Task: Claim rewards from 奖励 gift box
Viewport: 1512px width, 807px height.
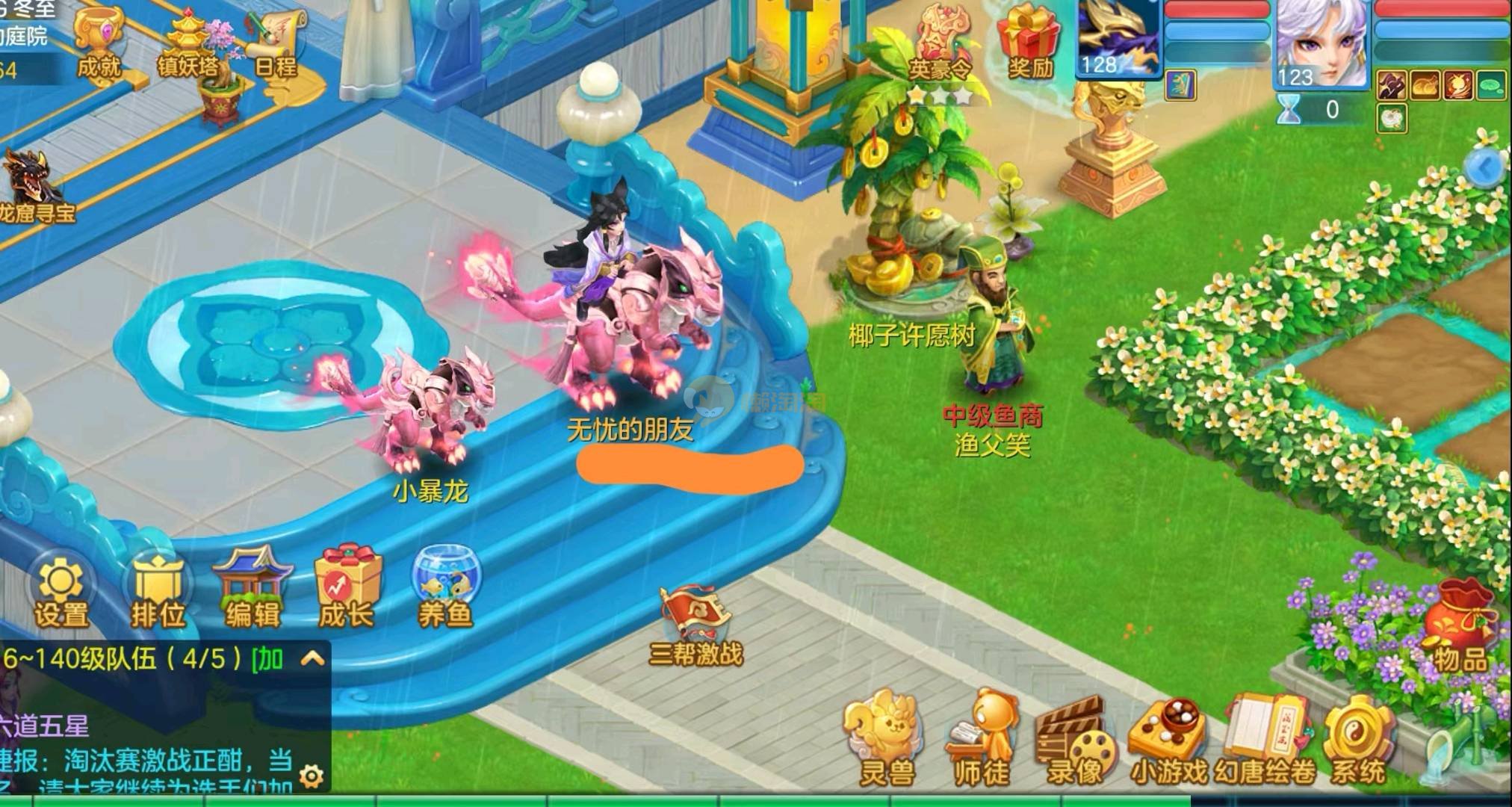Action: pos(1030,41)
